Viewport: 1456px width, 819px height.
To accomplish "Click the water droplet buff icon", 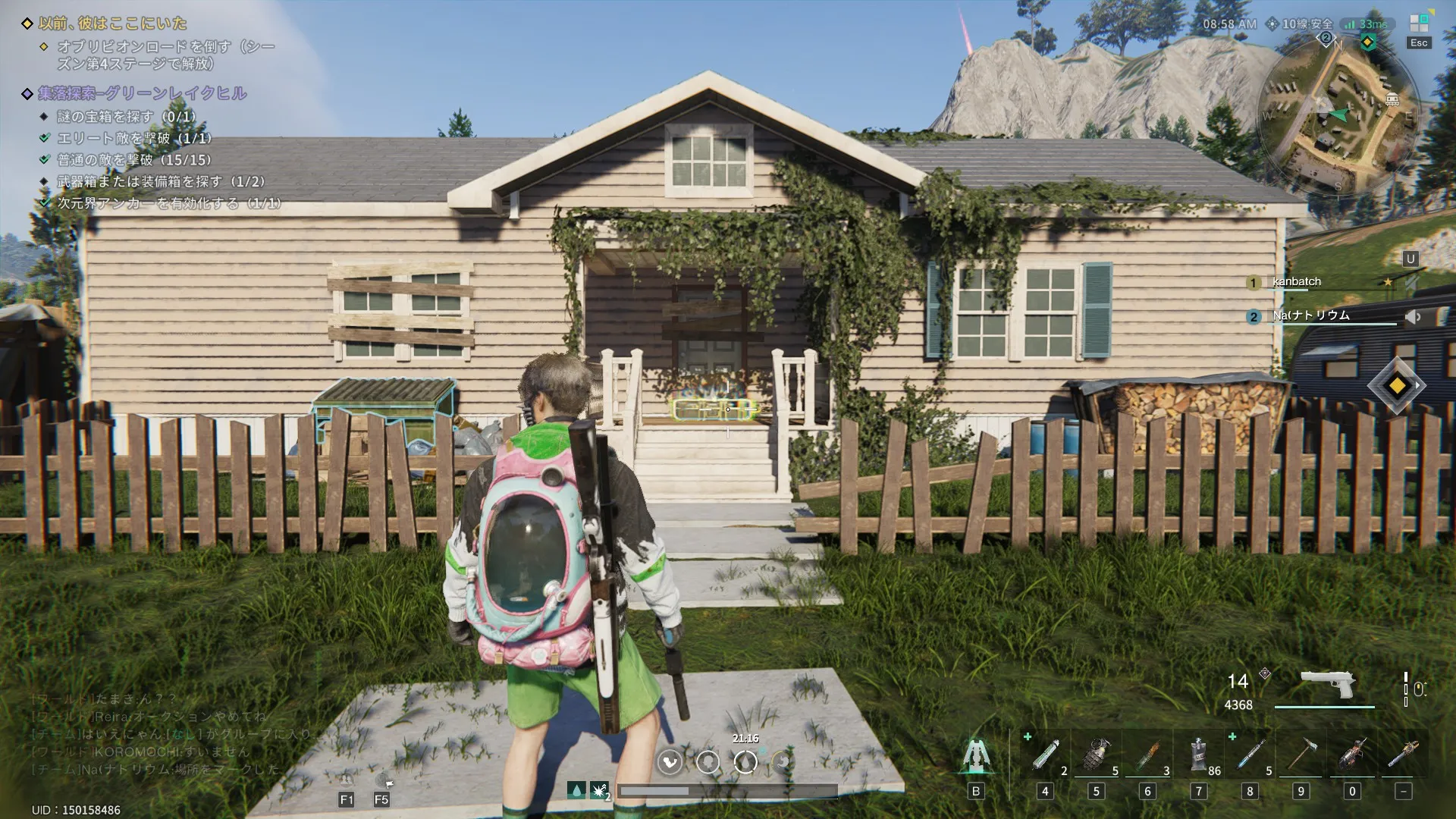I will [x=576, y=791].
